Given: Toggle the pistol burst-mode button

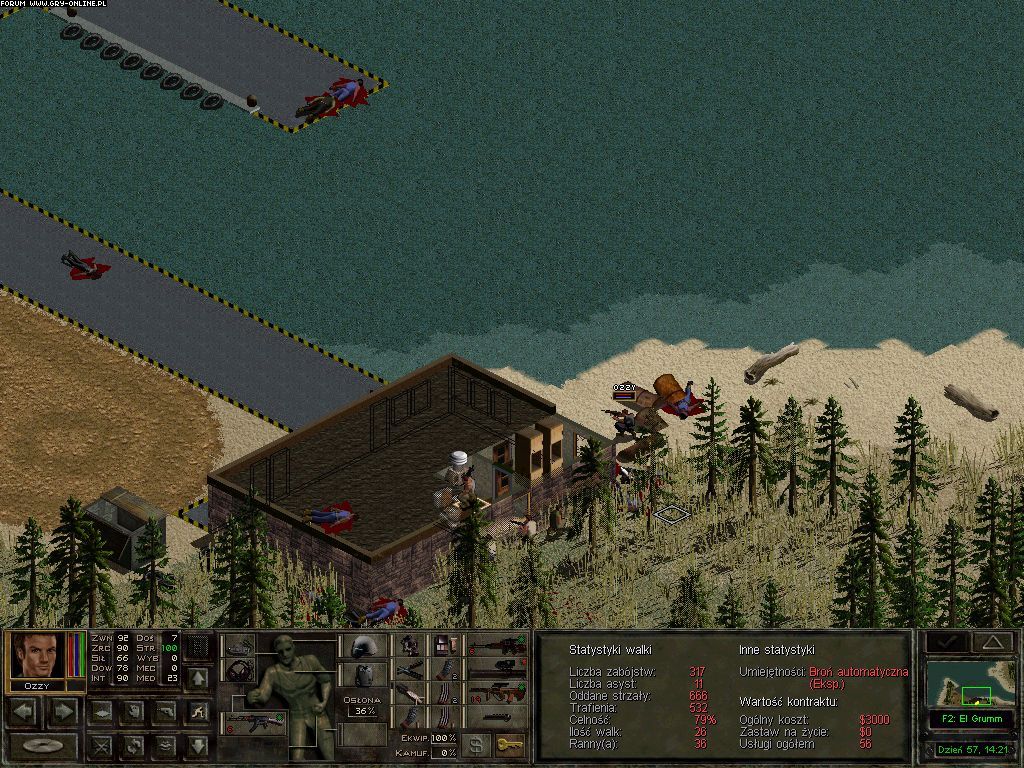Looking at the screenshot, I should pos(166,712).
